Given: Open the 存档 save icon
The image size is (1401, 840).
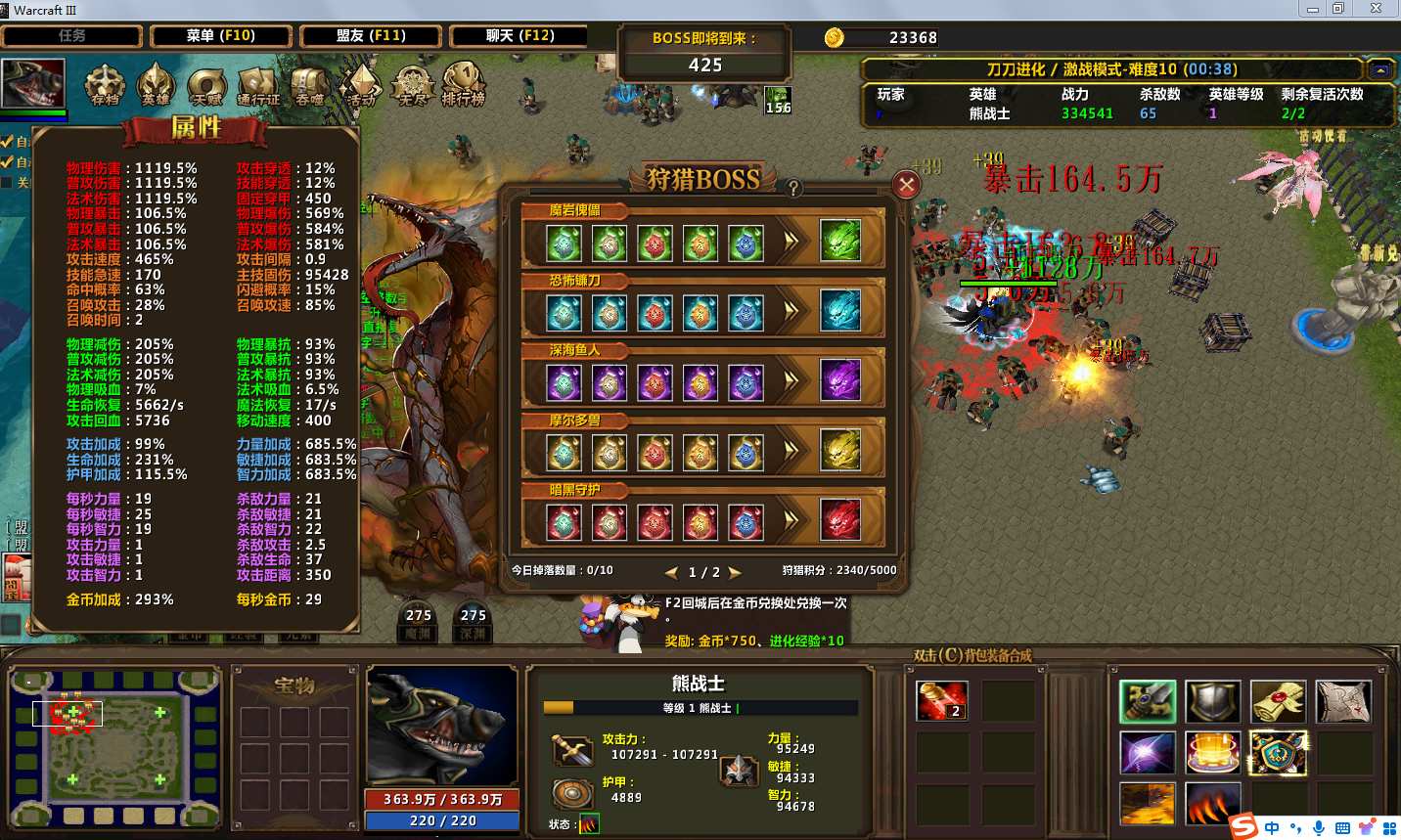Looking at the screenshot, I should [x=105, y=84].
